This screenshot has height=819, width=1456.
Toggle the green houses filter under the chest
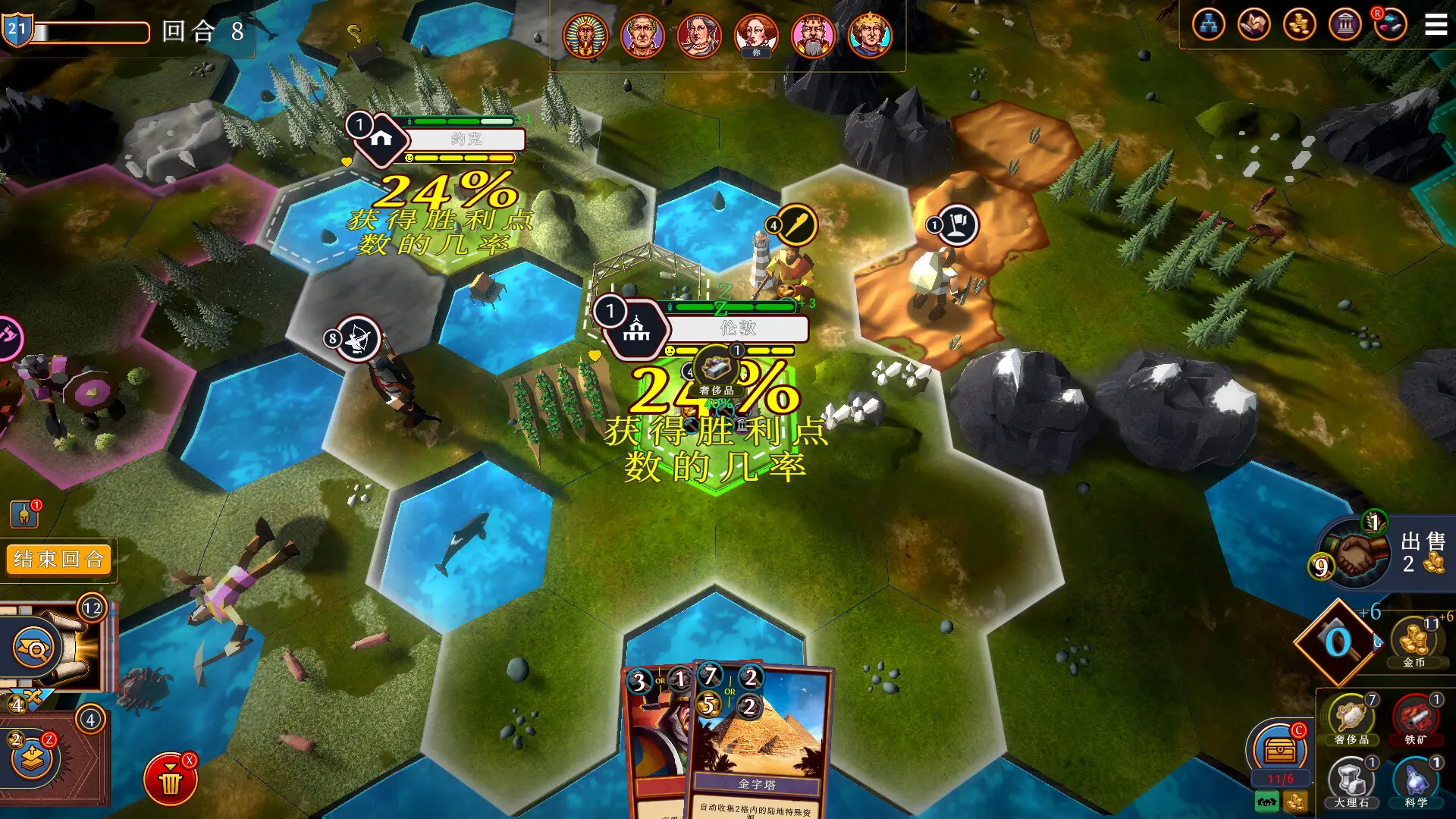click(1265, 802)
